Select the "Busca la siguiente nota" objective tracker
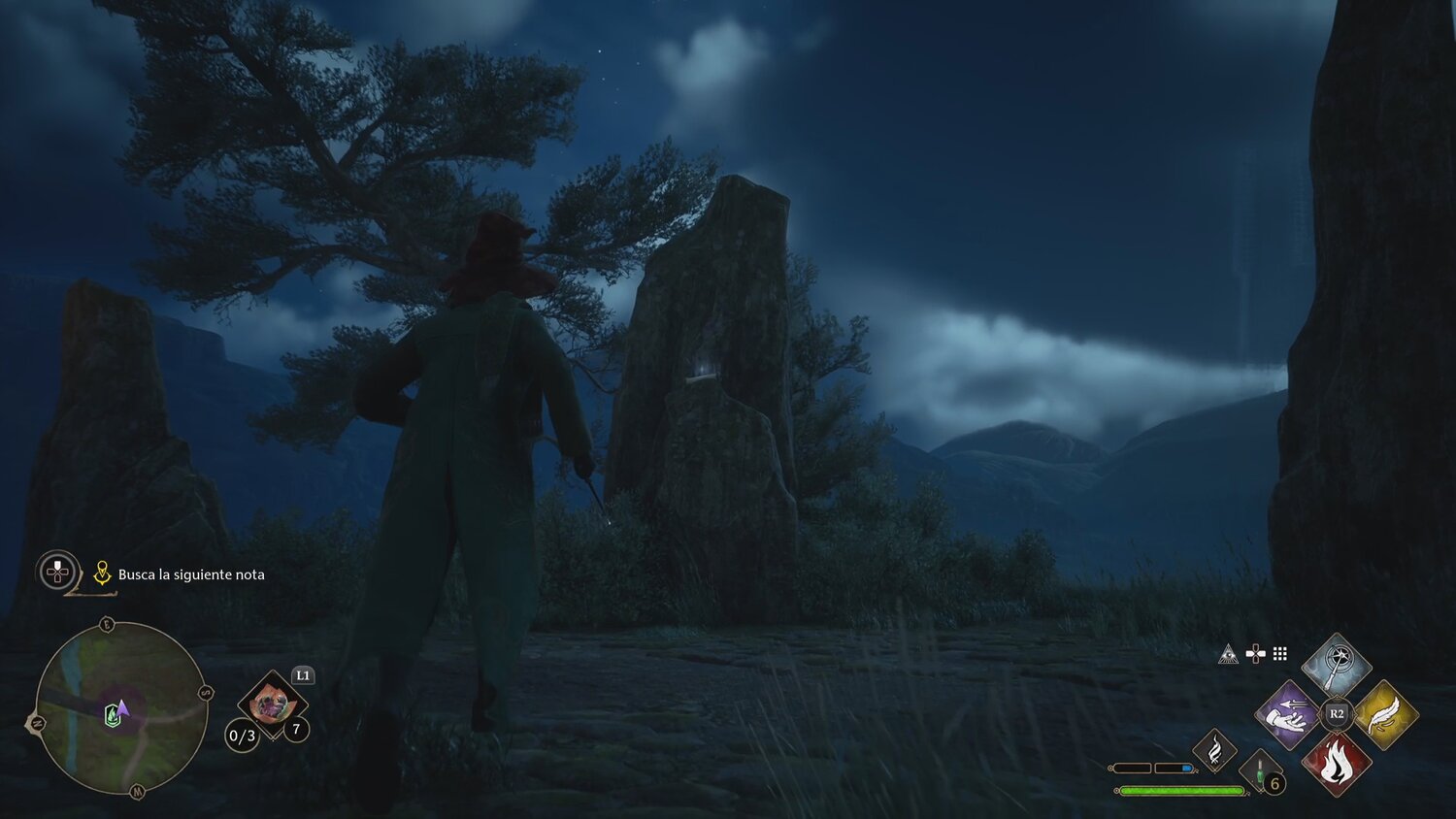Image resolution: width=1456 pixels, height=819 pixels. (191, 574)
